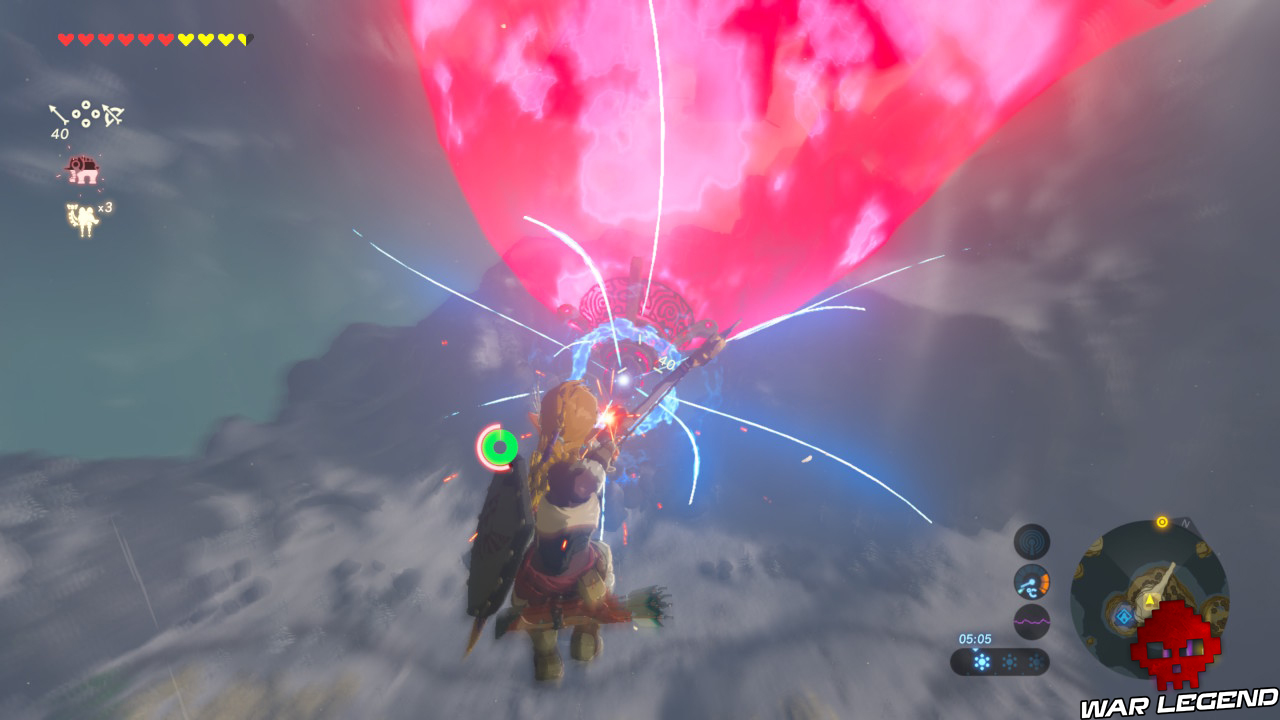Enable the yellow objective marker above the minimap
The image size is (1280, 720).
[1161, 521]
